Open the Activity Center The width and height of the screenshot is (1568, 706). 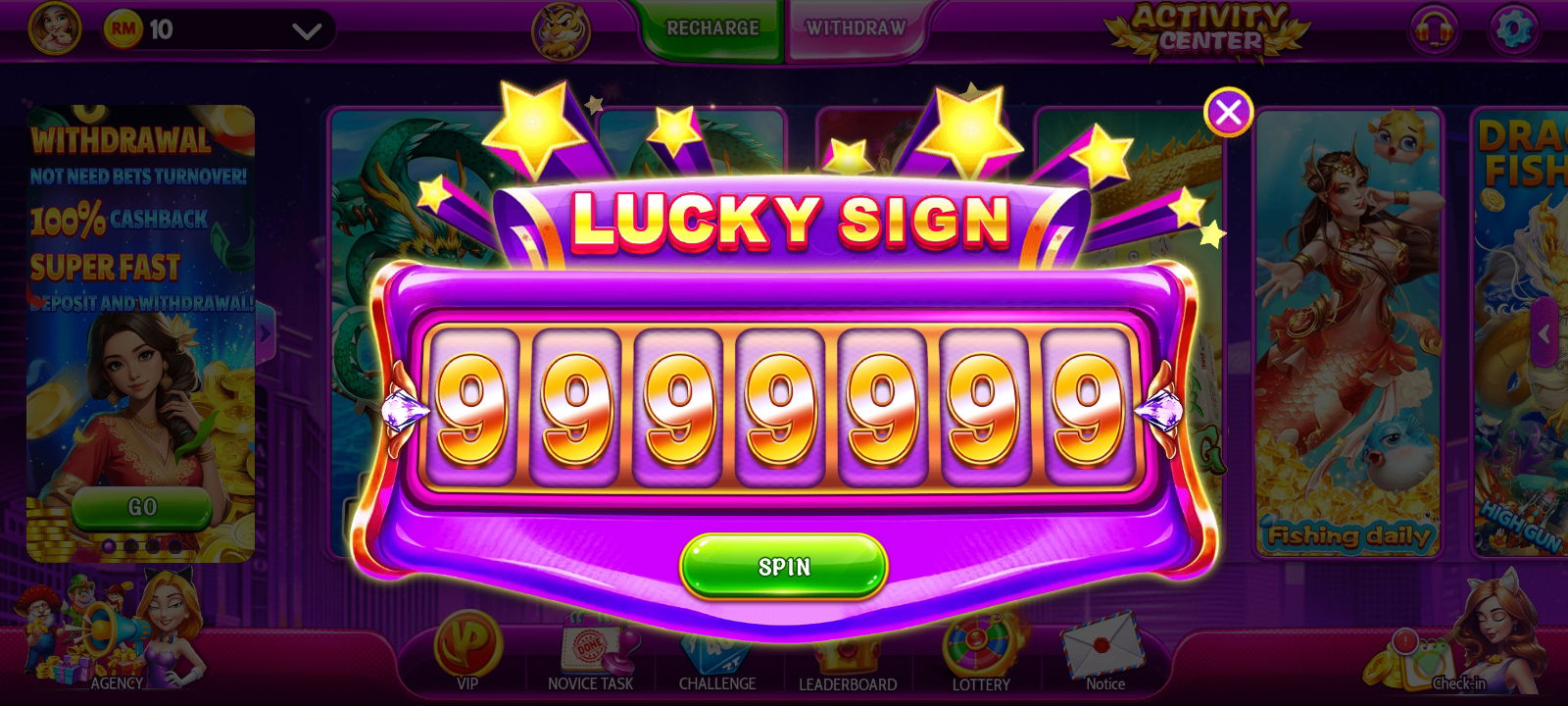(x=1210, y=29)
